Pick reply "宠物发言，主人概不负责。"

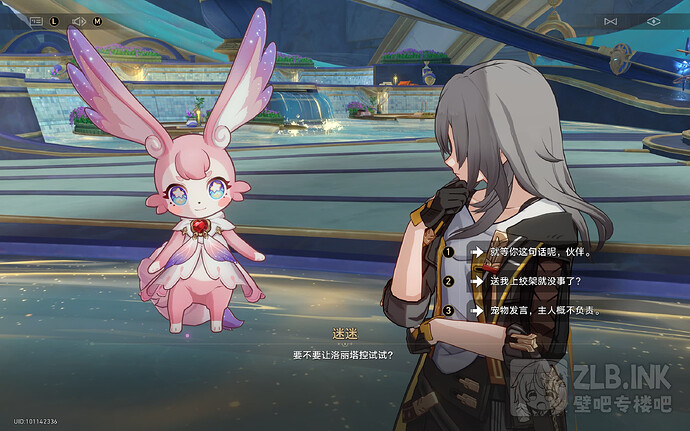[545, 310]
